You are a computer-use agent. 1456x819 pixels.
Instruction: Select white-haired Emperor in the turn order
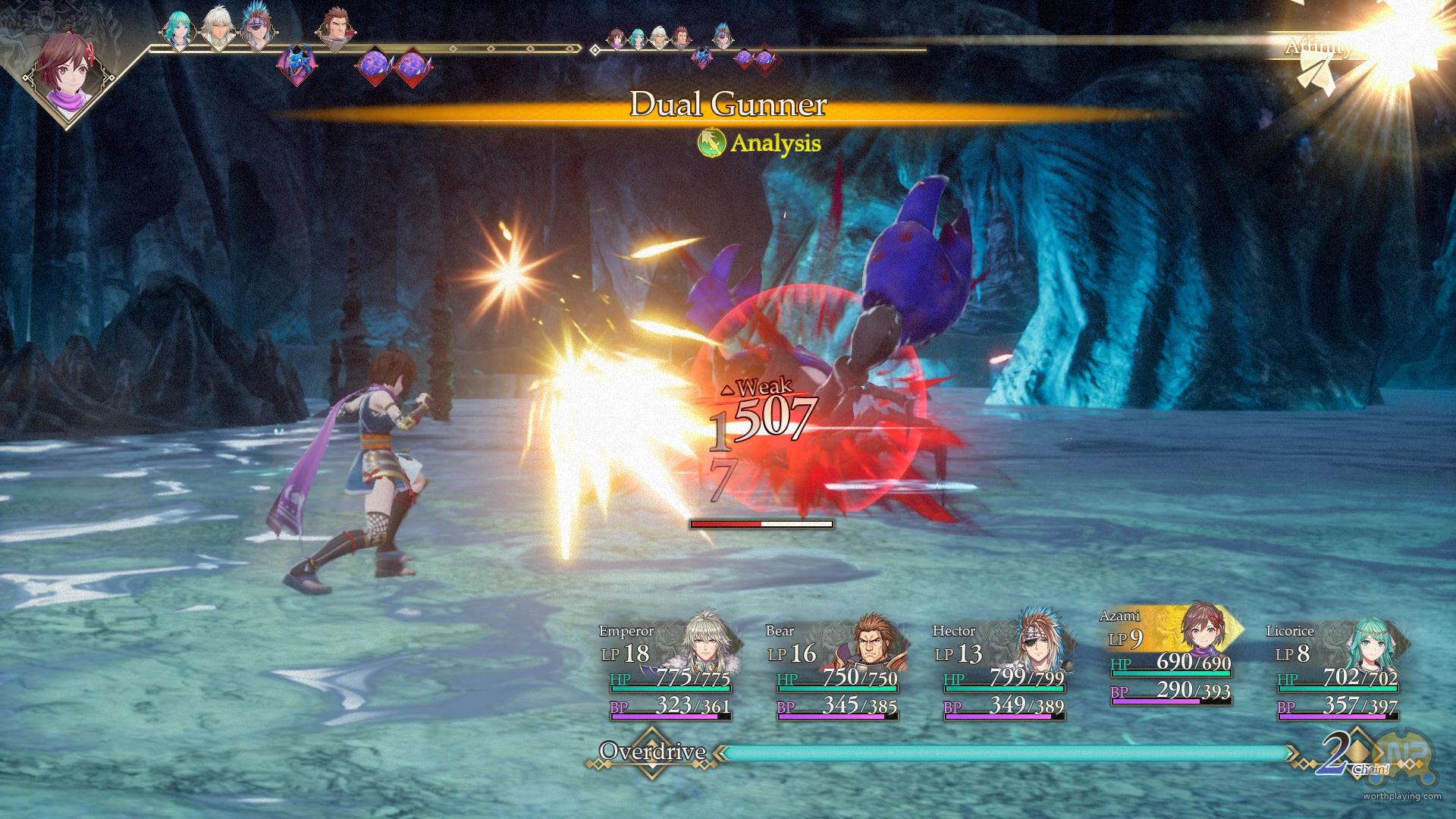(x=218, y=31)
